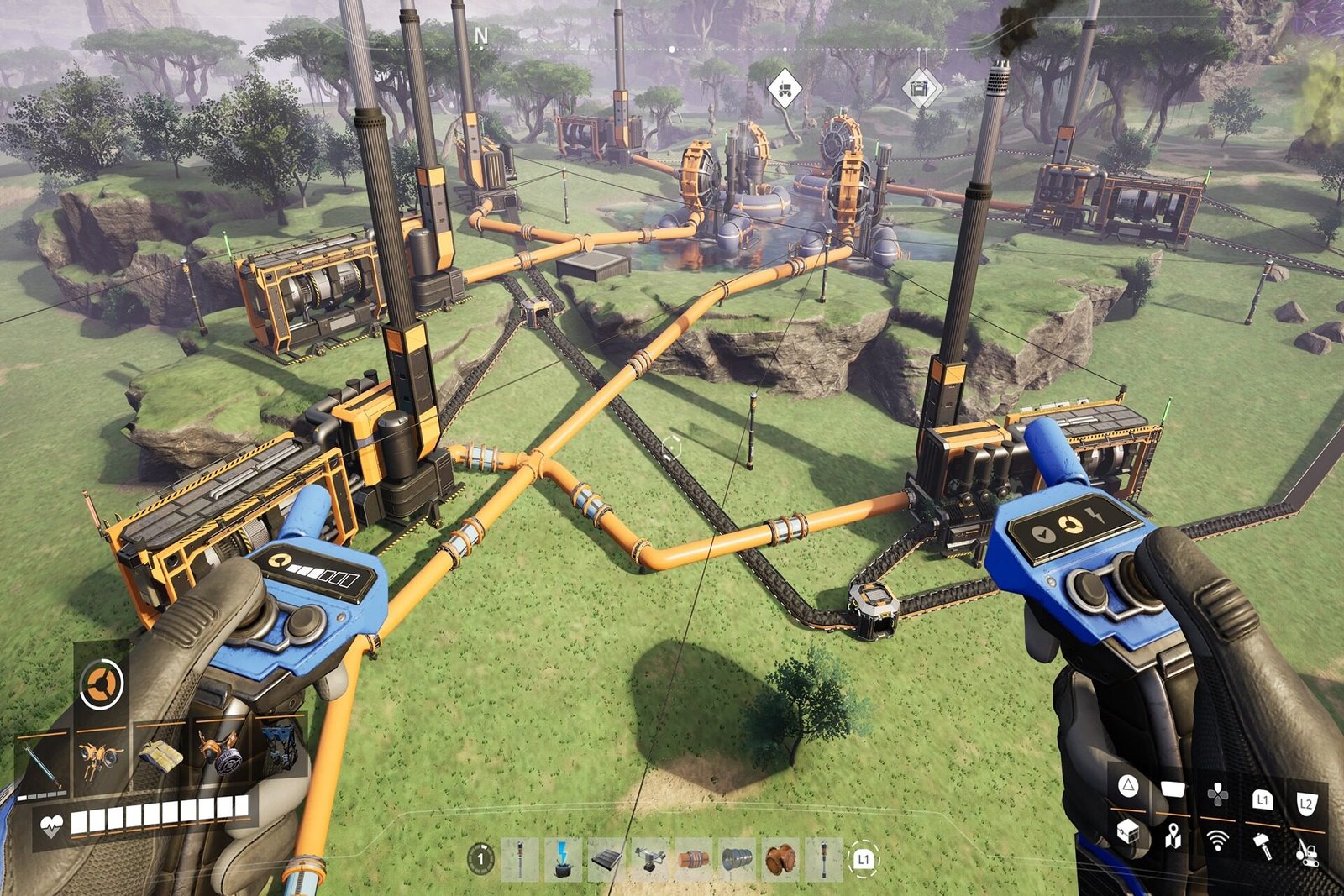
Task: Open the map pin icon
Action: pyautogui.click(x=1173, y=836)
